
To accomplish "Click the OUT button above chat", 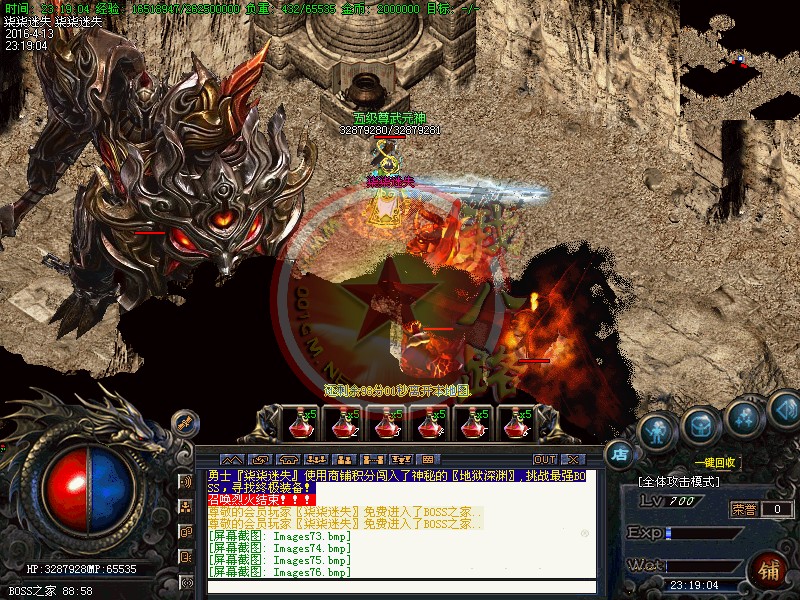I will coord(544,460).
